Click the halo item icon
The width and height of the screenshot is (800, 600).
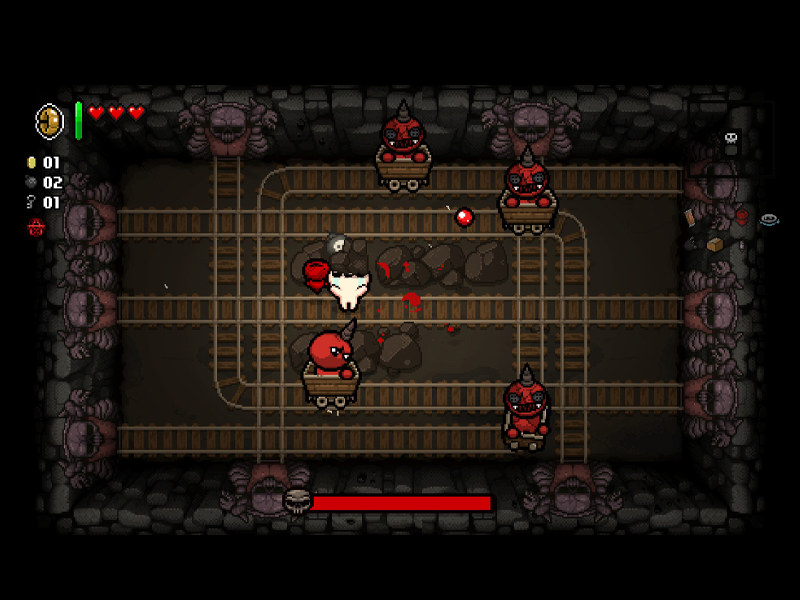(768, 220)
